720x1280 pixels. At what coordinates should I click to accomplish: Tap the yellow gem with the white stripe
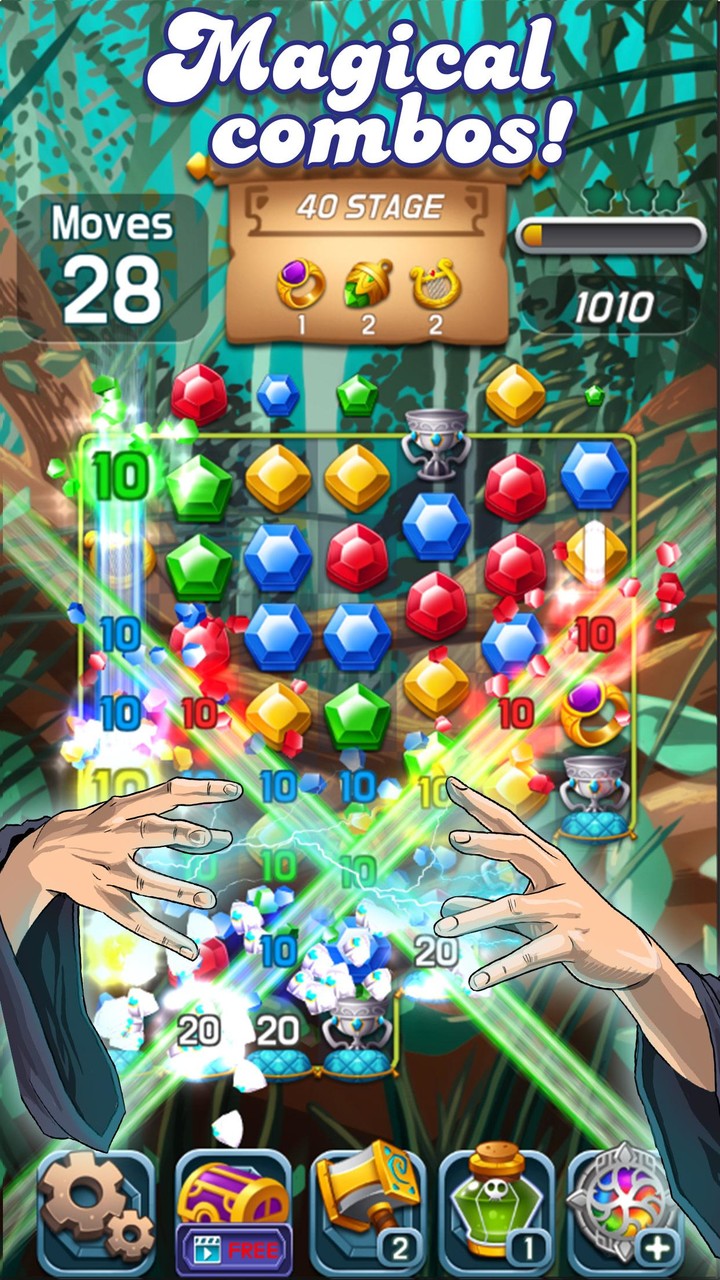(595, 553)
